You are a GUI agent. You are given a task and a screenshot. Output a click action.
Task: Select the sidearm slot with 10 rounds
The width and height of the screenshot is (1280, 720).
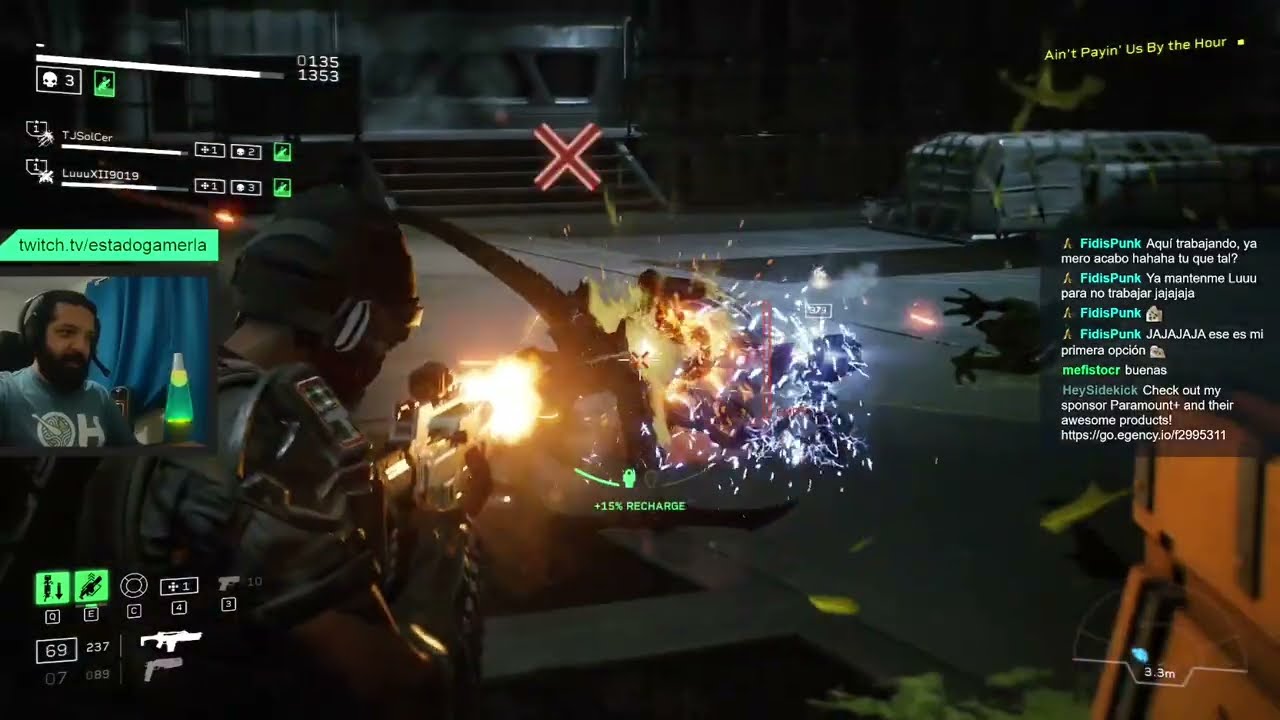point(229,583)
